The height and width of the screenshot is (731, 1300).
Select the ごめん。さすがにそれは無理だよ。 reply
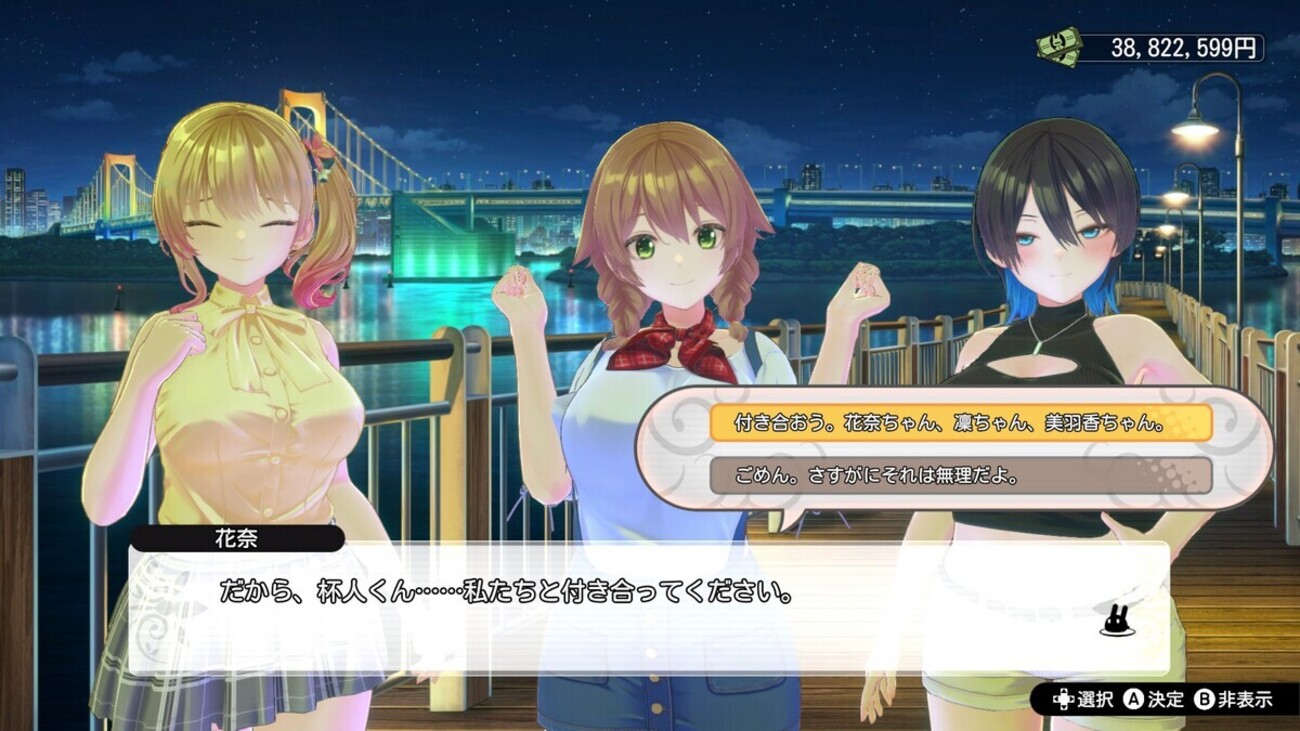tap(960, 476)
